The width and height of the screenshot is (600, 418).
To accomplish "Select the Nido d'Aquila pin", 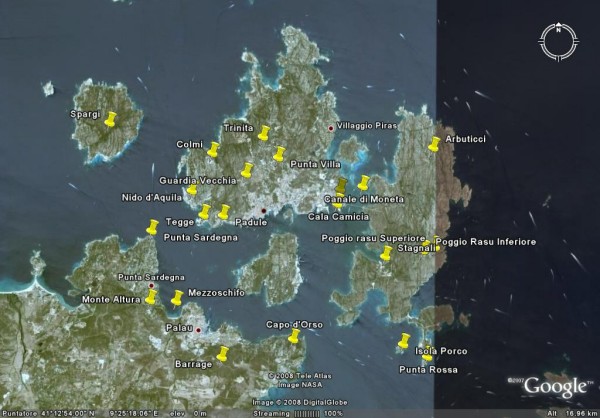I will pos(191,190).
